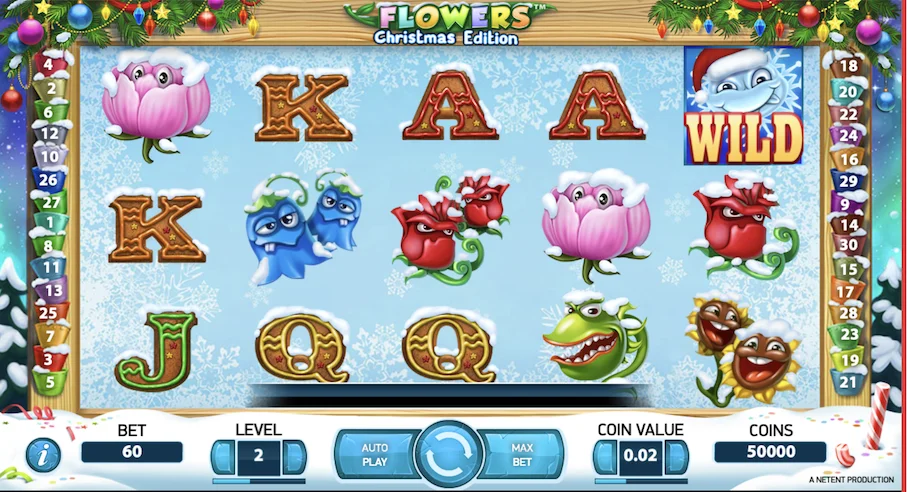Screen dimensions: 907x492
Task: Place the Max Bet
Action: [x=522, y=455]
